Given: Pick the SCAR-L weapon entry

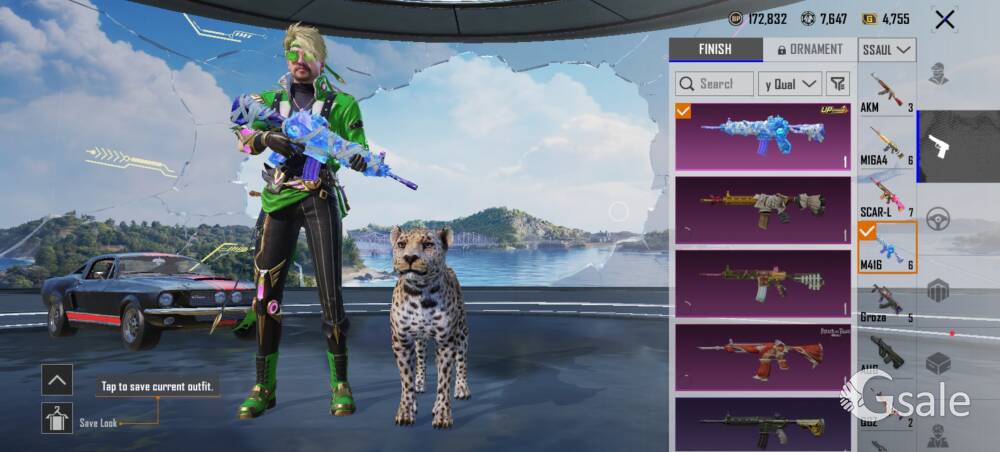Looking at the screenshot, I should tap(887, 196).
